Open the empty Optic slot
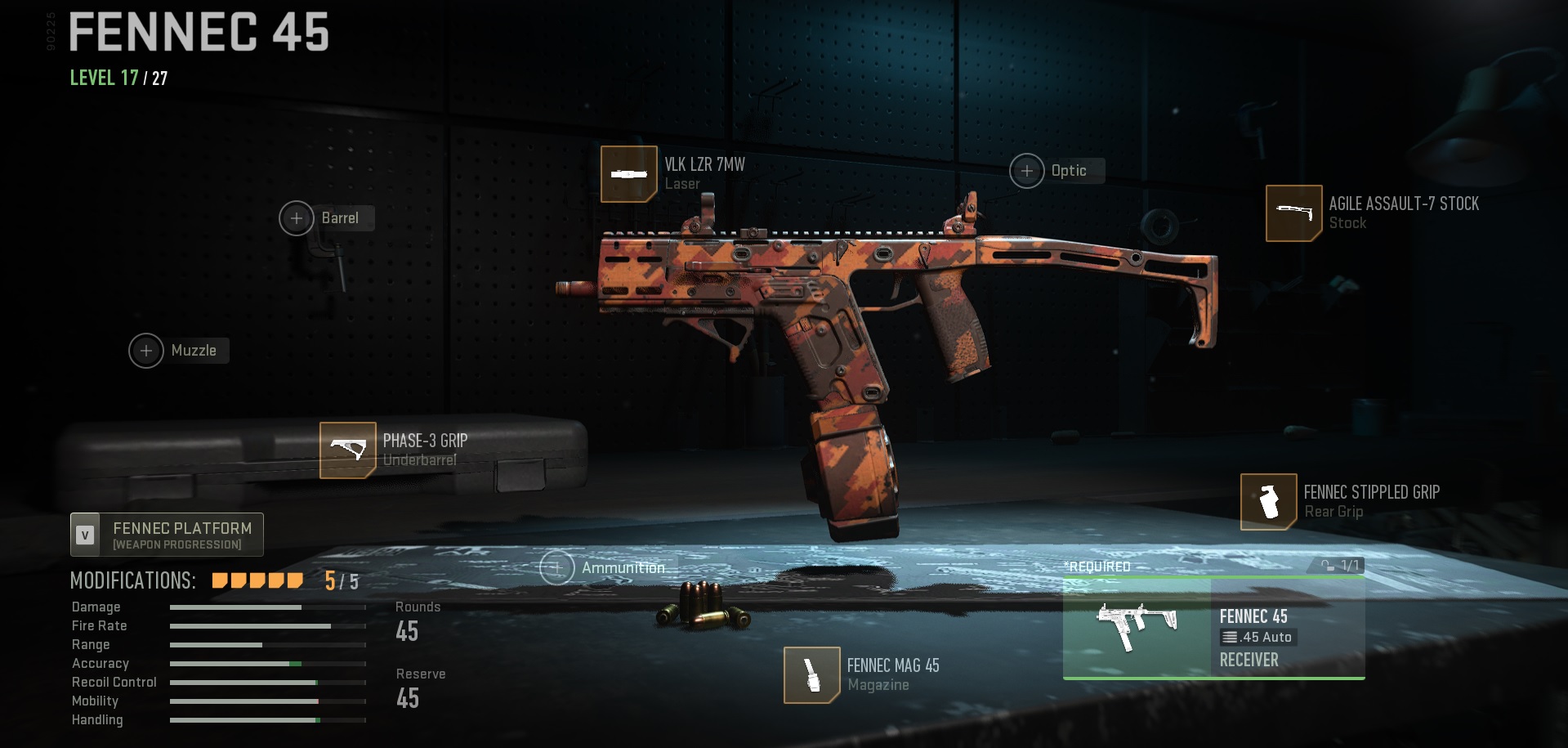Screen dimensions: 1568x748 (x=1027, y=171)
